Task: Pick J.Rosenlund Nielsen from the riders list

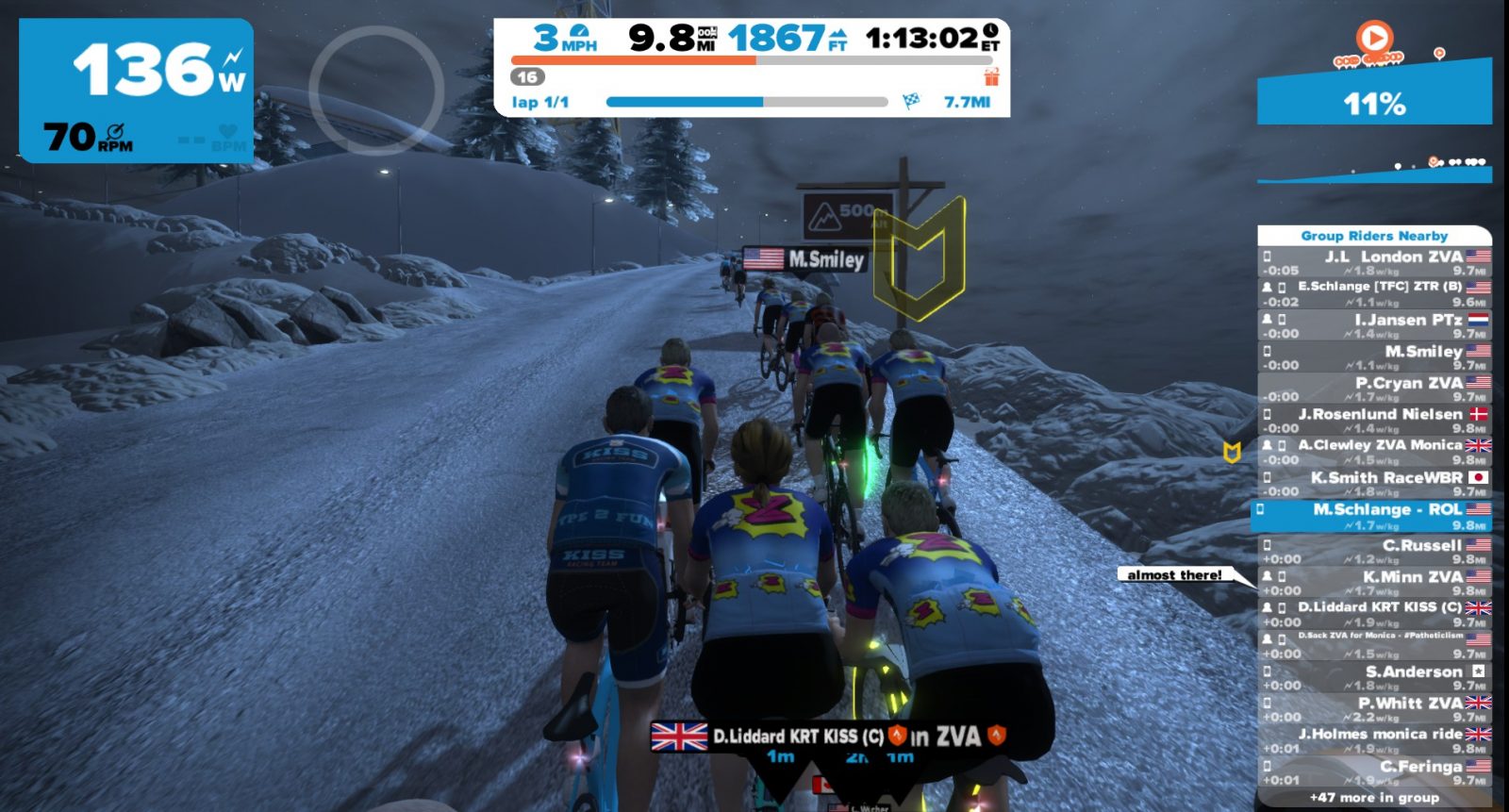Action: click(x=1375, y=420)
